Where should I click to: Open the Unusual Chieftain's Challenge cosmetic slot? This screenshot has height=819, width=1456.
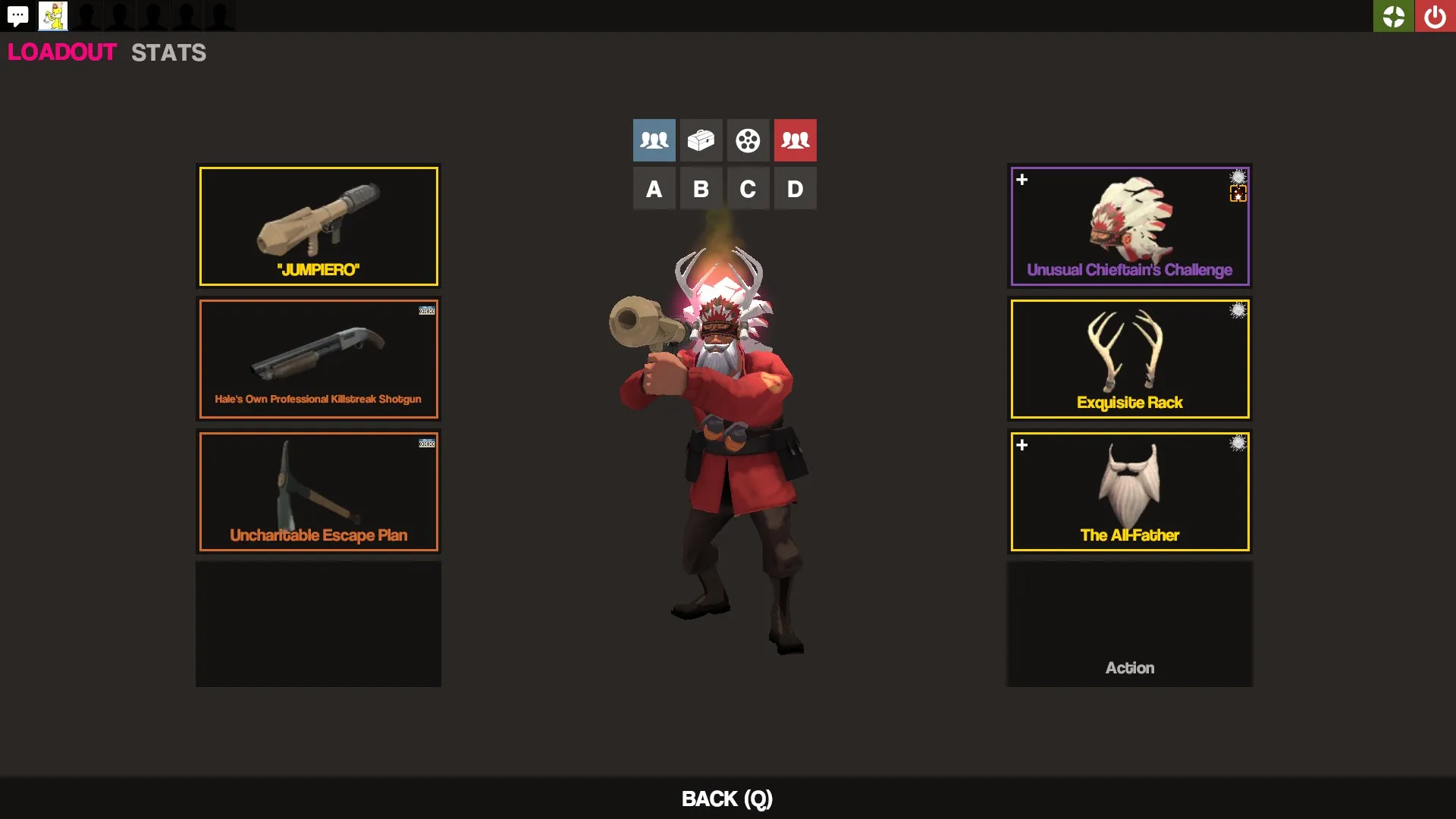tap(1129, 226)
